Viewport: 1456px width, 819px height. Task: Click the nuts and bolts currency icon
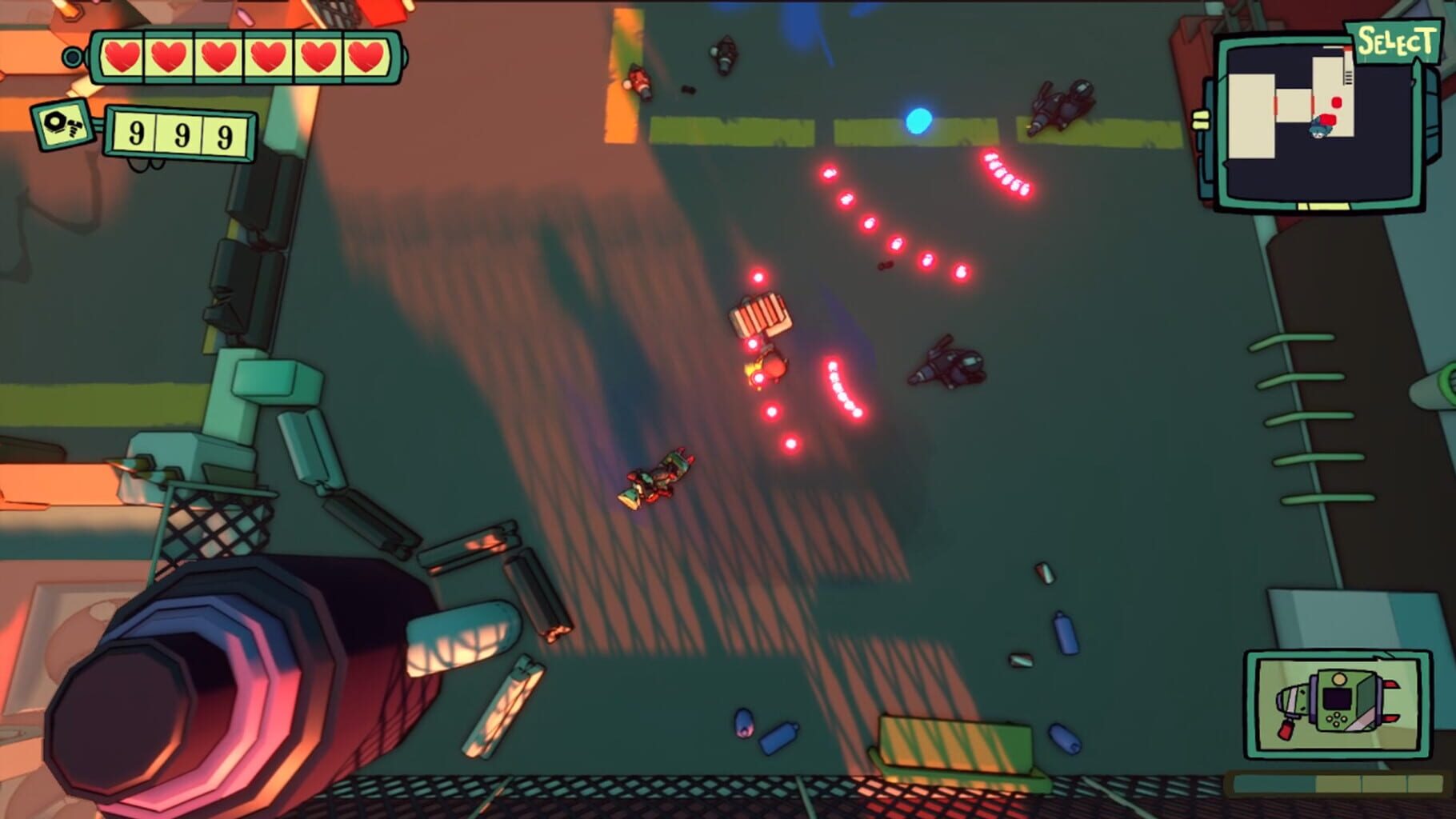62,126
